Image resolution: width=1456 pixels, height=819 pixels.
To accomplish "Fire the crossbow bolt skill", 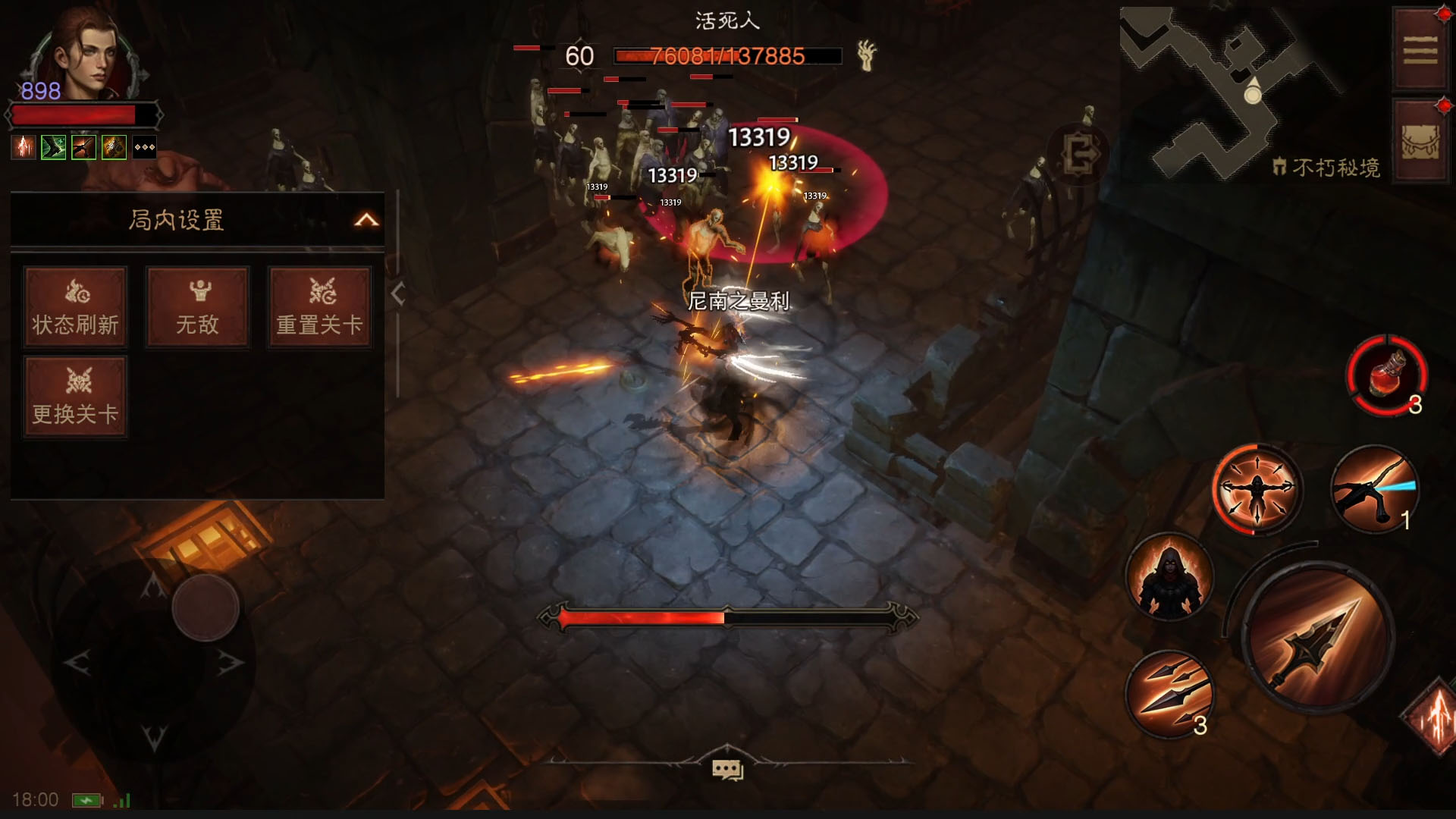I will pyautogui.click(x=1374, y=489).
